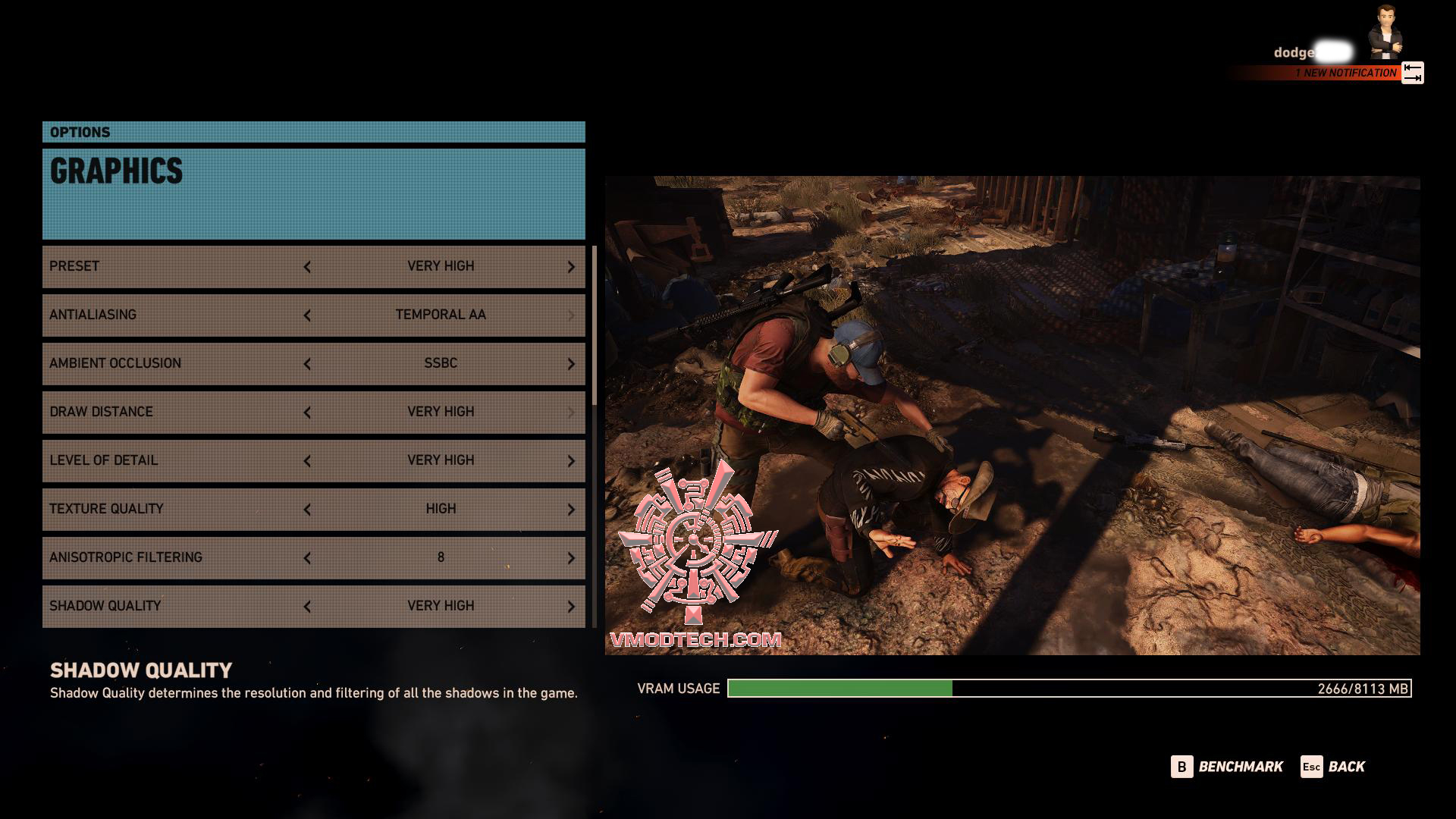Screen dimensions: 1456x819
Task: Increase Texture Quality with its right arrow
Action: [571, 510]
